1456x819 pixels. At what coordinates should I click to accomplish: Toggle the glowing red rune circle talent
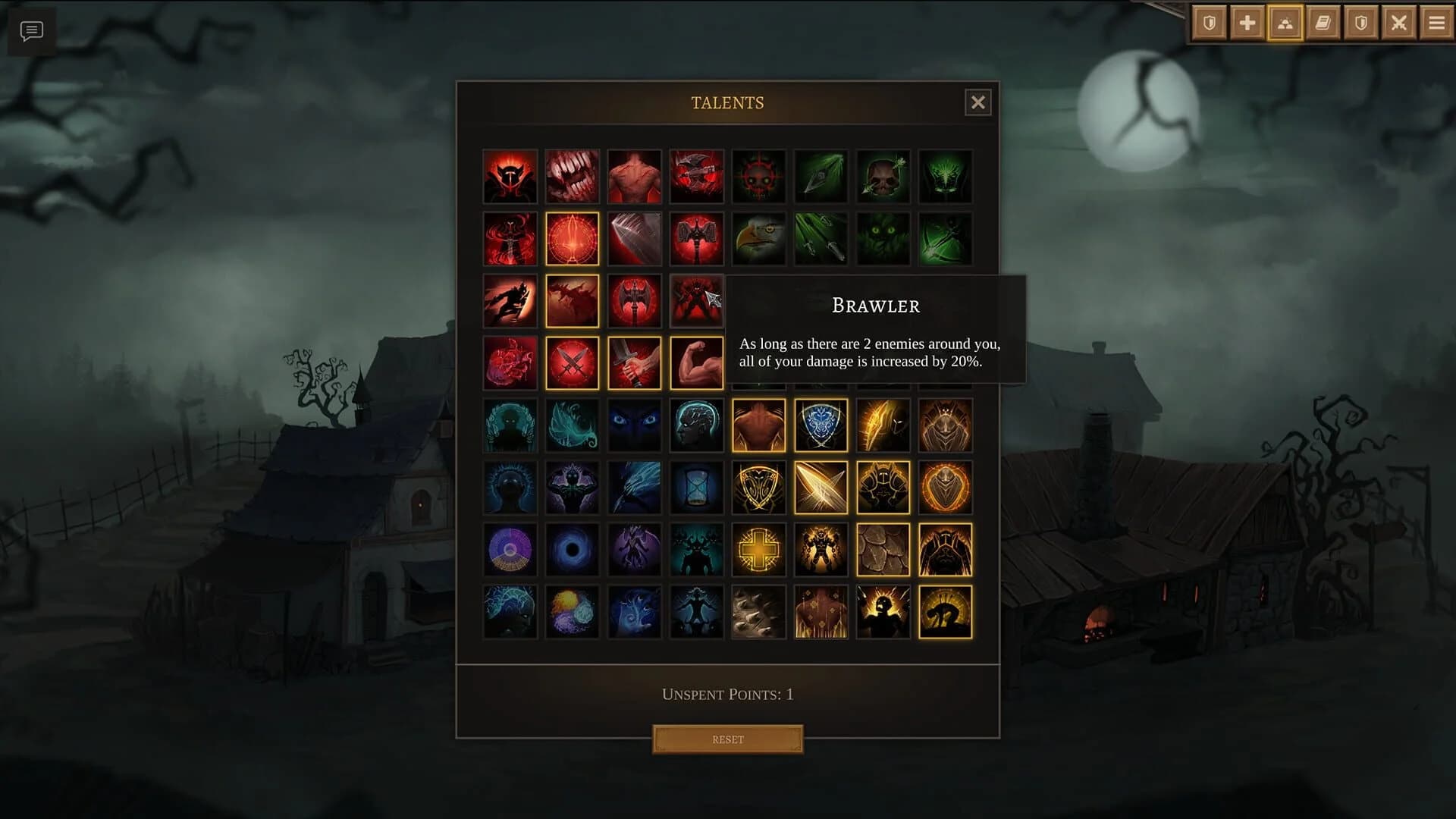tap(572, 238)
